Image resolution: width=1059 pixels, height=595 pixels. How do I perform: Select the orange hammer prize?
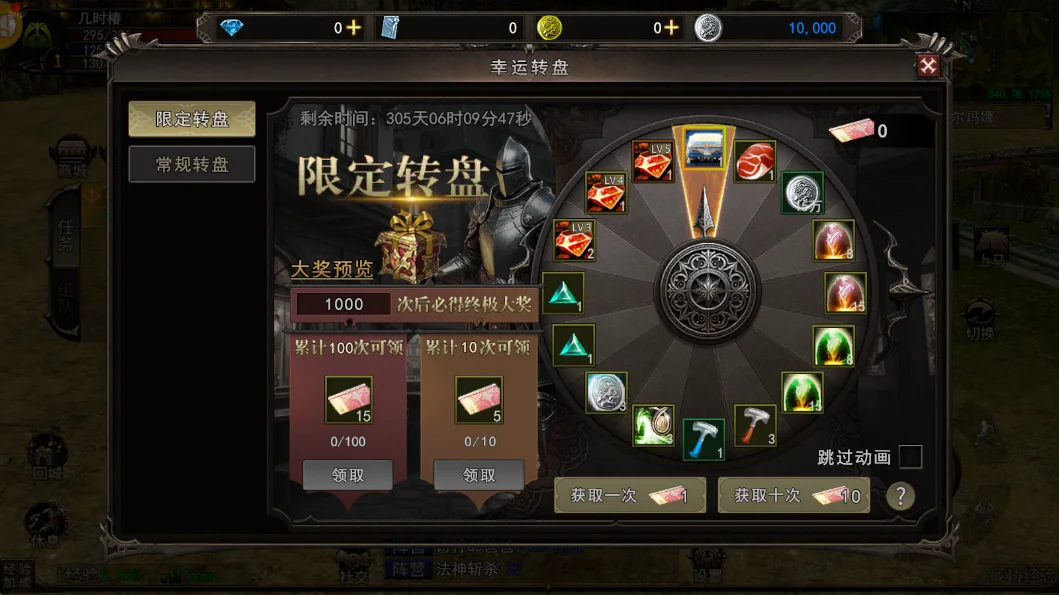[x=756, y=425]
